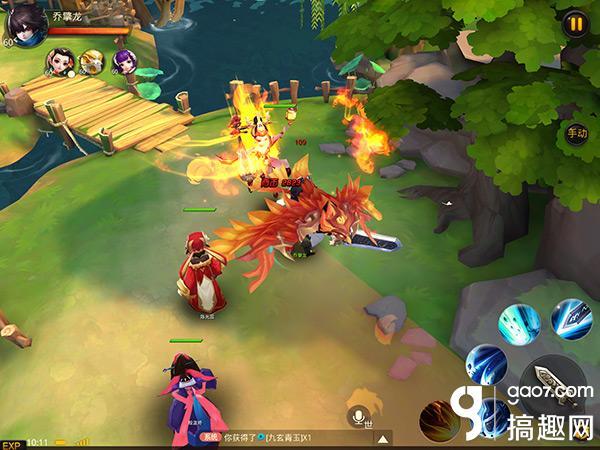This screenshot has height=450, width=600.
Task: Select the purple-haired companion portrait
Action: pyautogui.click(x=124, y=63)
